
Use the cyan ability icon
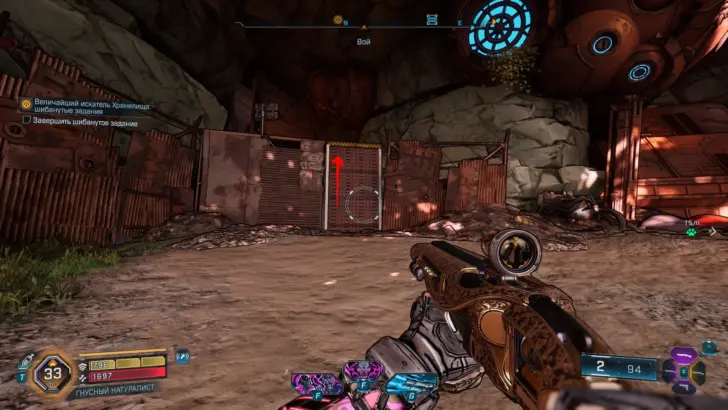tap(412, 385)
